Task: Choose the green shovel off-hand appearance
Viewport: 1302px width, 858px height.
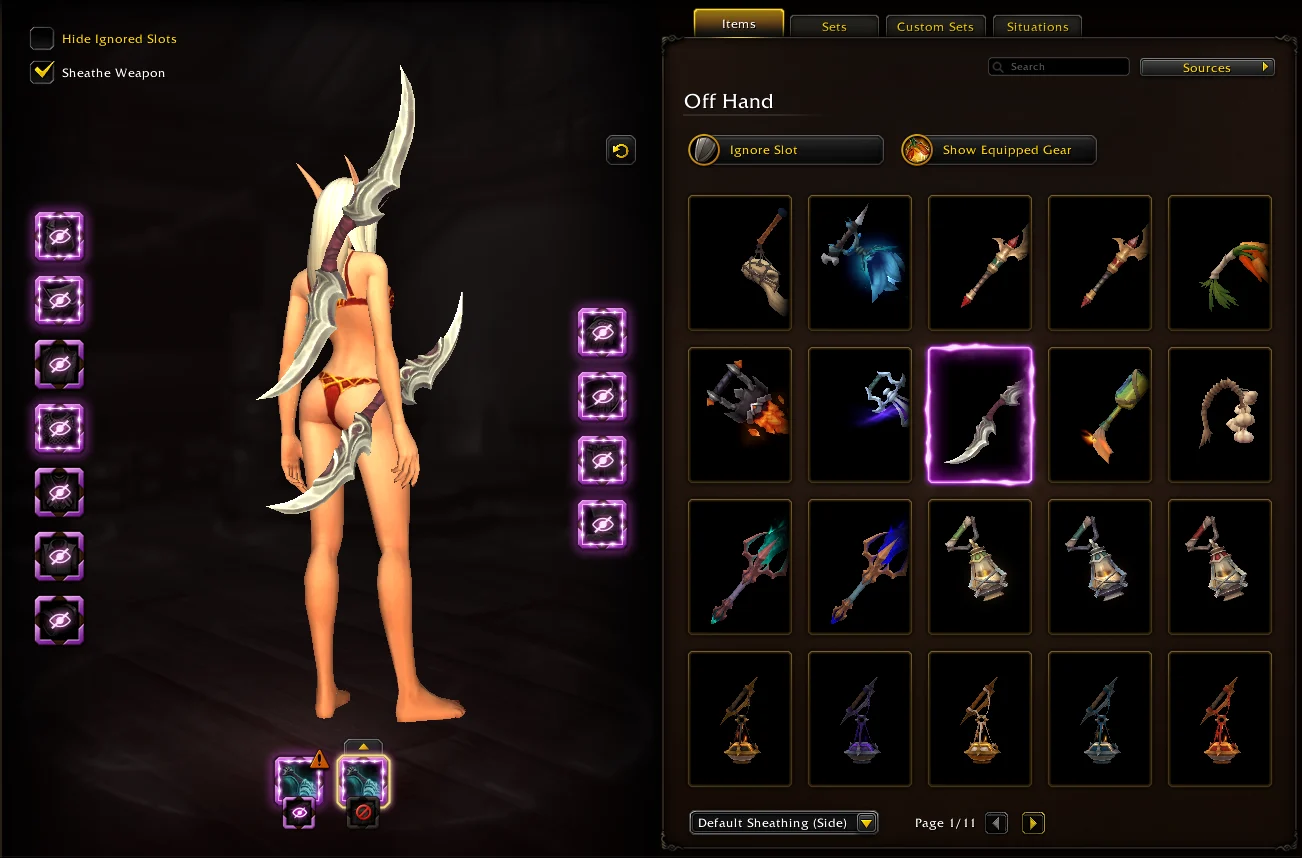Action: pos(1100,415)
